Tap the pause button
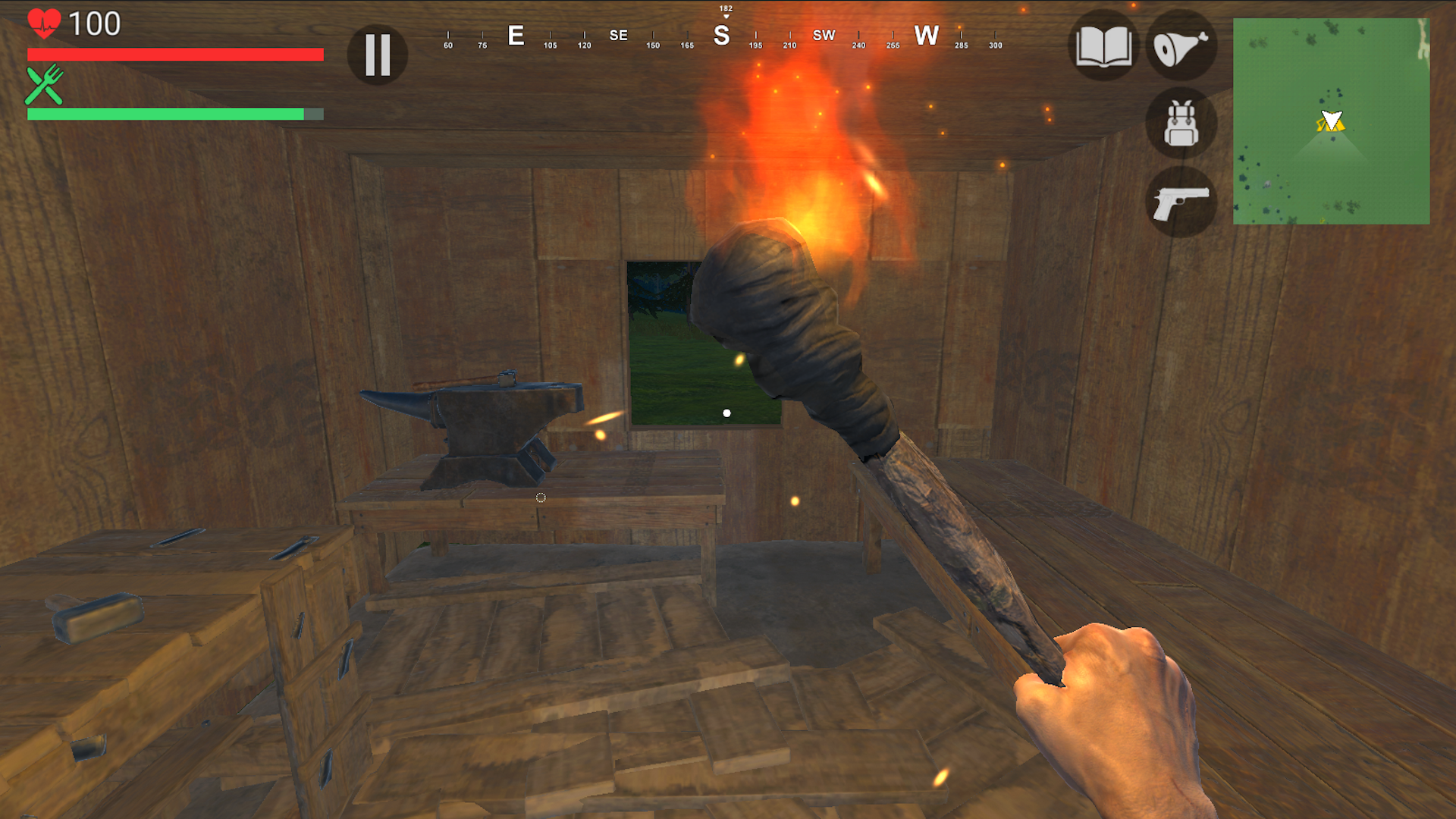 (x=377, y=55)
